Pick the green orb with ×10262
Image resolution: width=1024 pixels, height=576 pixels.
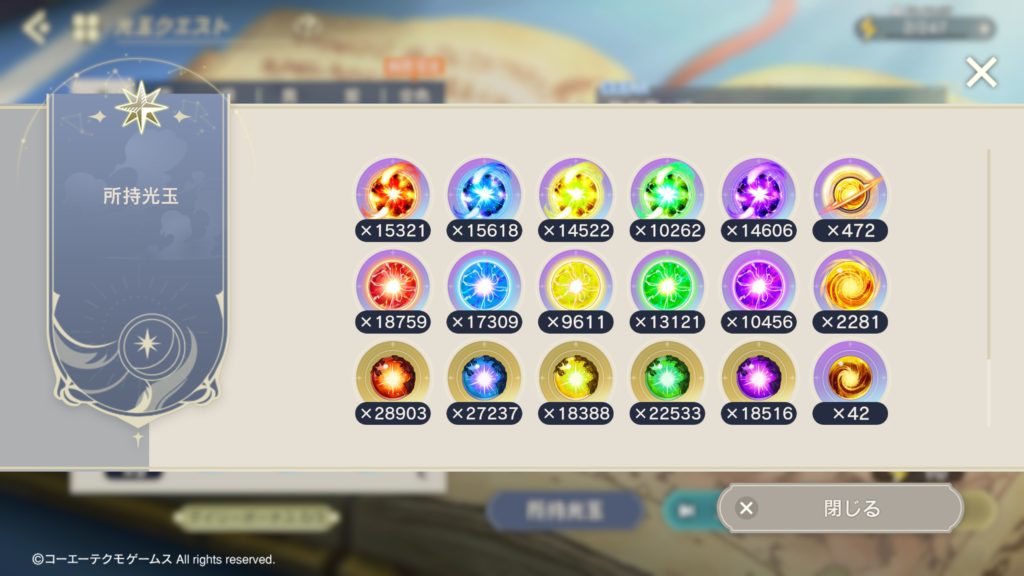667,192
